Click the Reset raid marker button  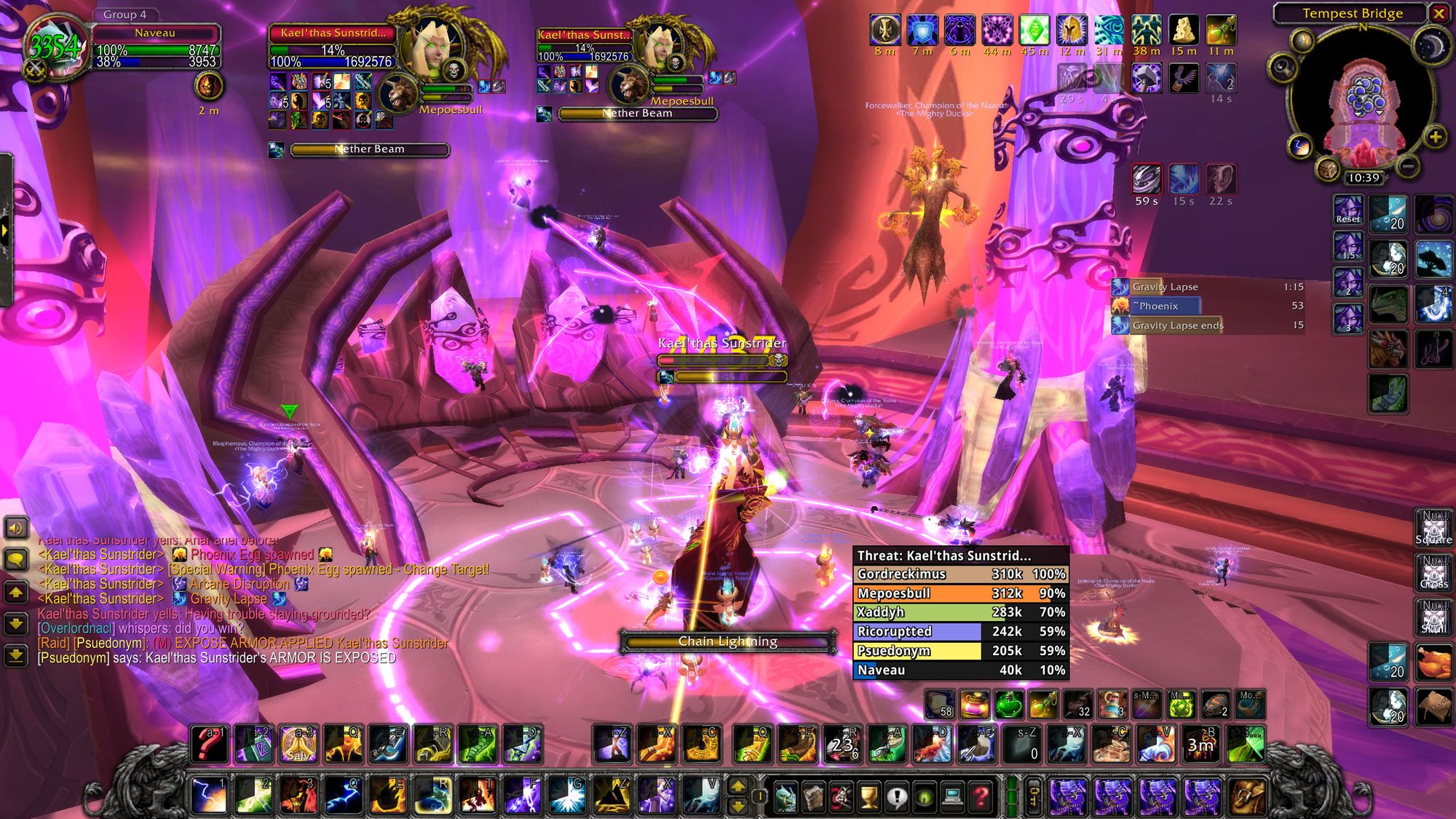point(1348,210)
